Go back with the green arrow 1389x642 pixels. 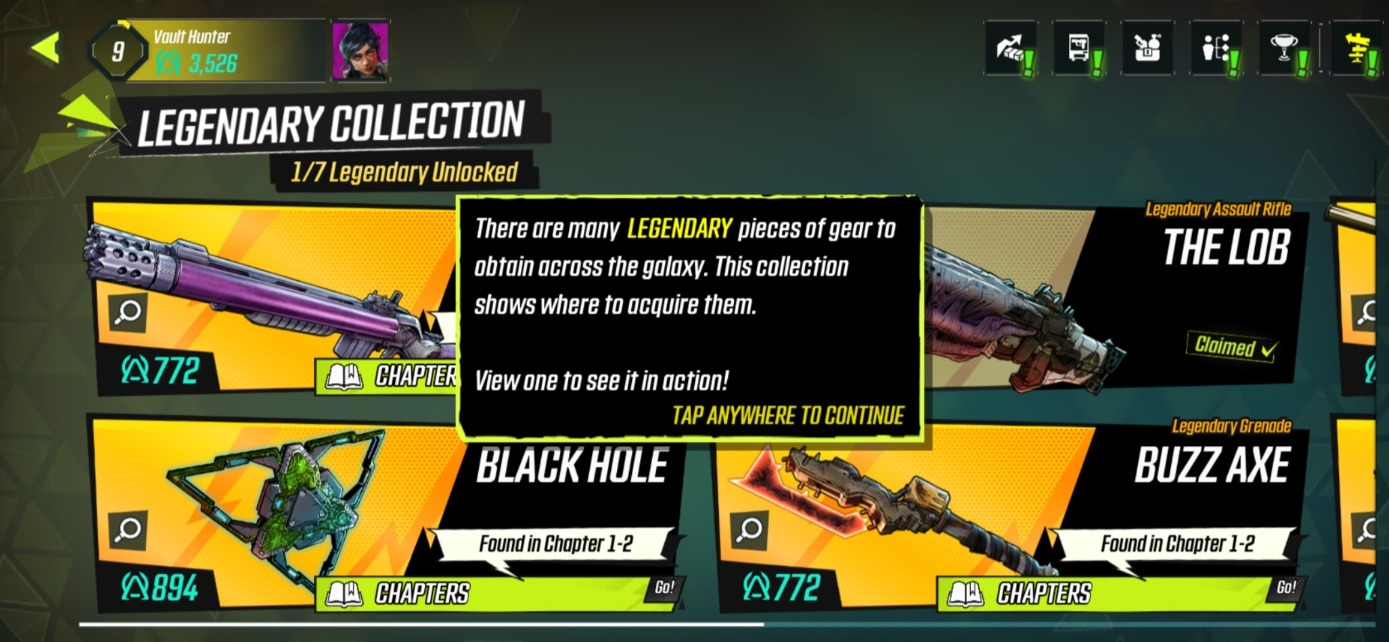[x=45, y=48]
